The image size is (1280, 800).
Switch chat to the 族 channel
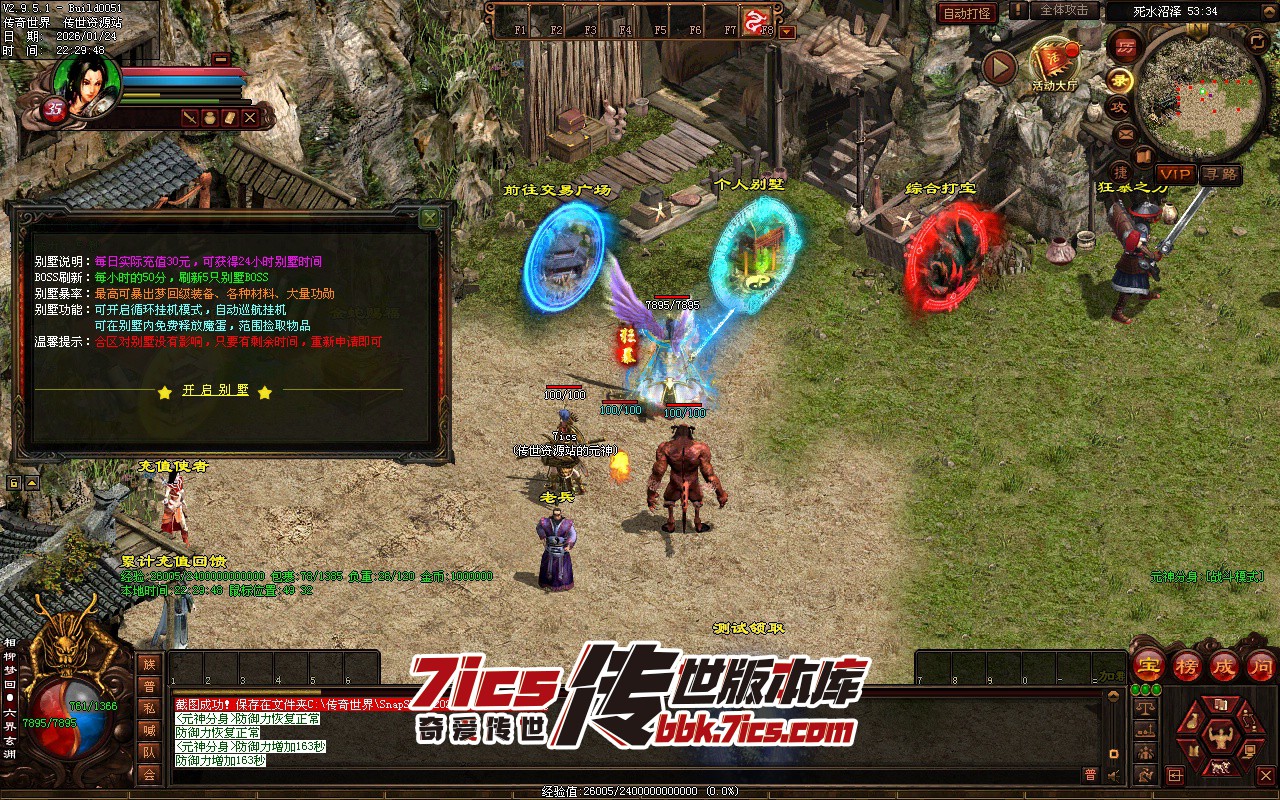coord(149,664)
